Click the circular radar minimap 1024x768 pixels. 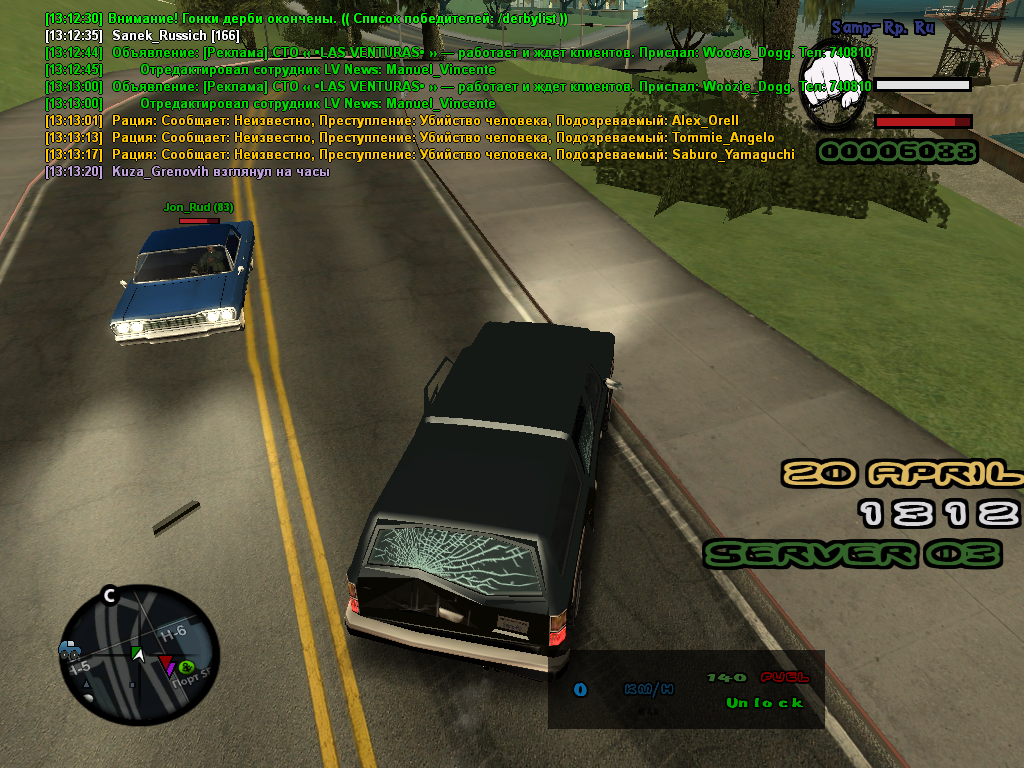(x=139, y=656)
